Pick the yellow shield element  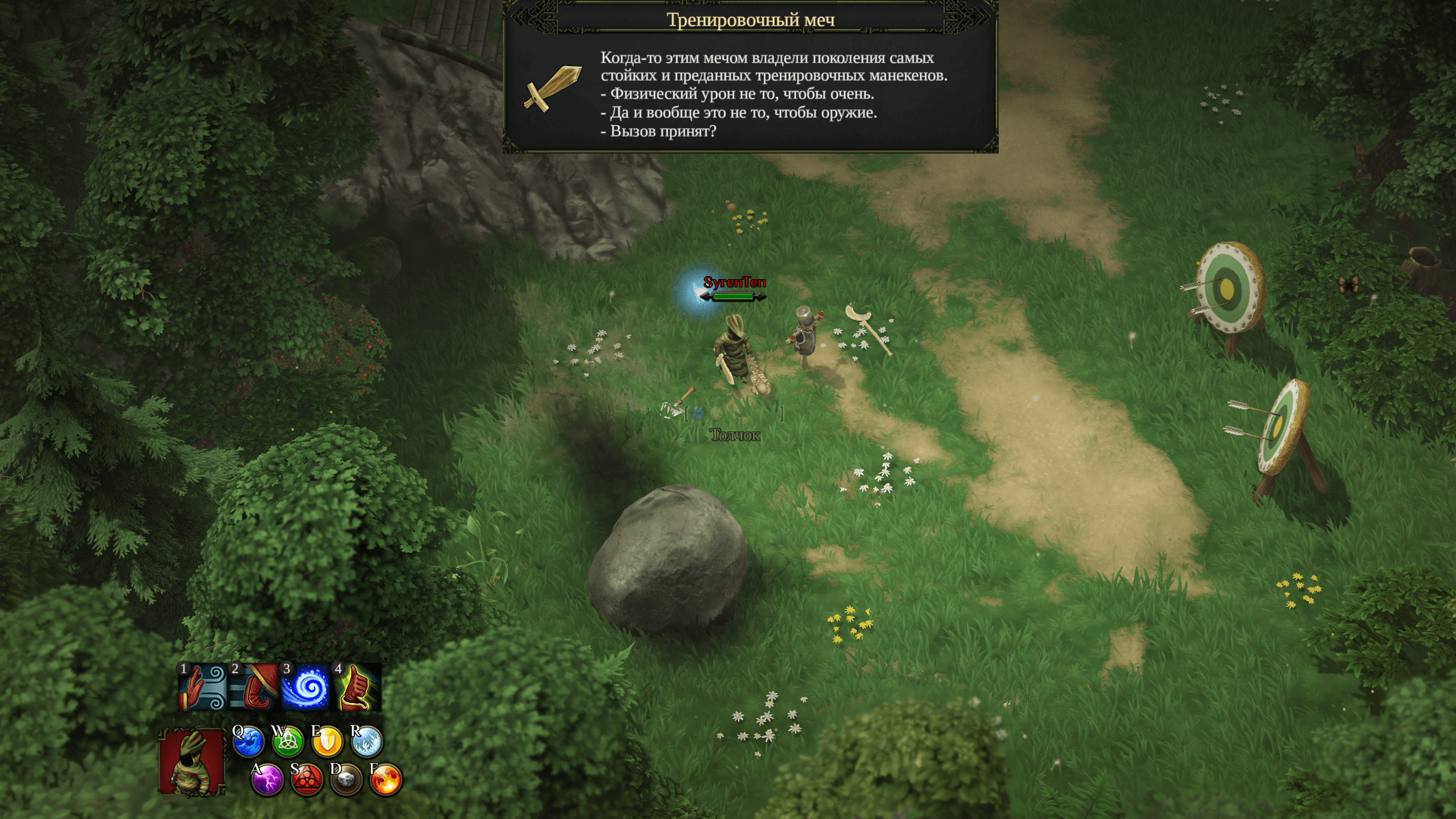(327, 742)
